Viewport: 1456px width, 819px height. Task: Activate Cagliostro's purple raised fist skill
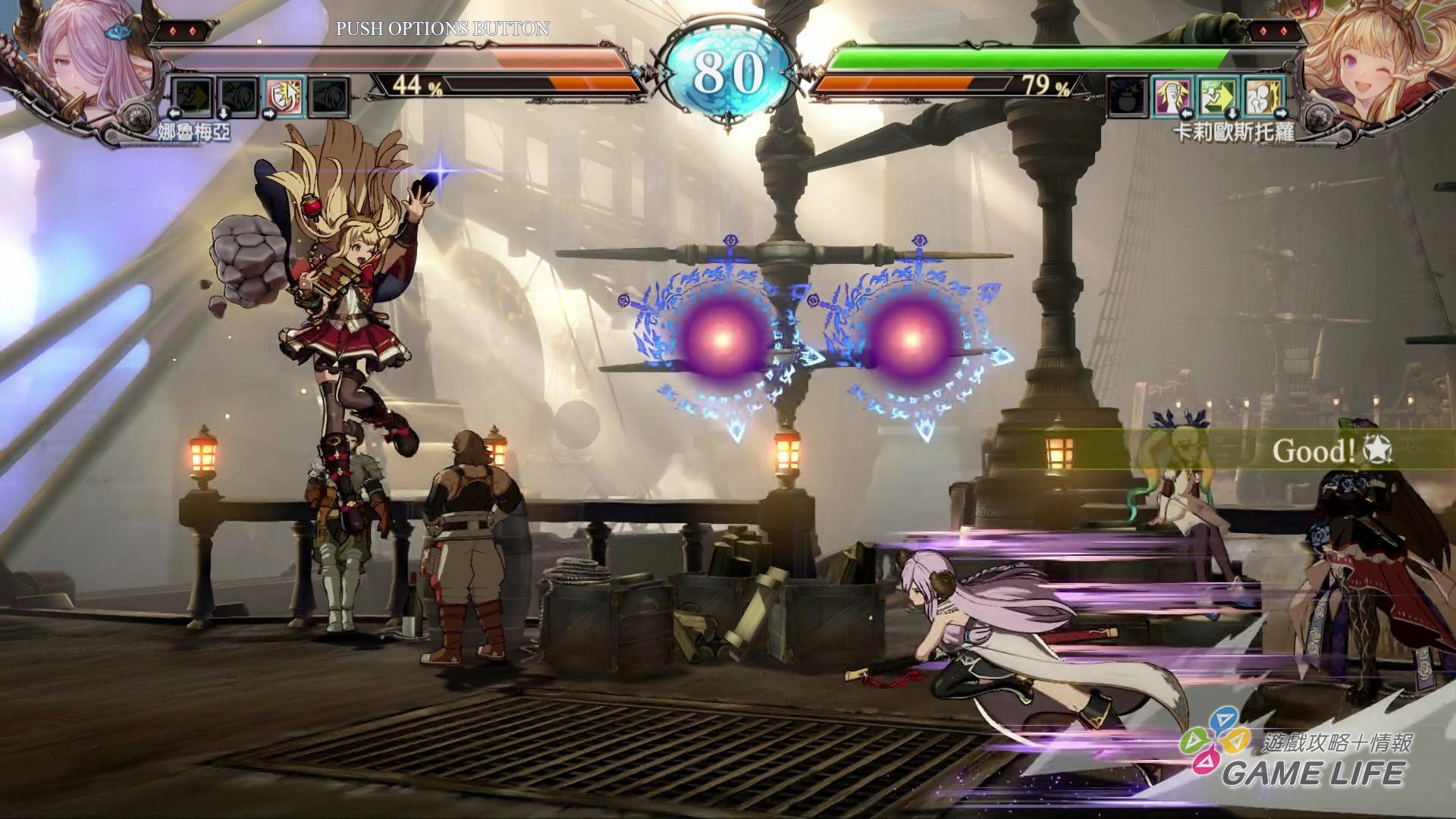[x=1172, y=96]
